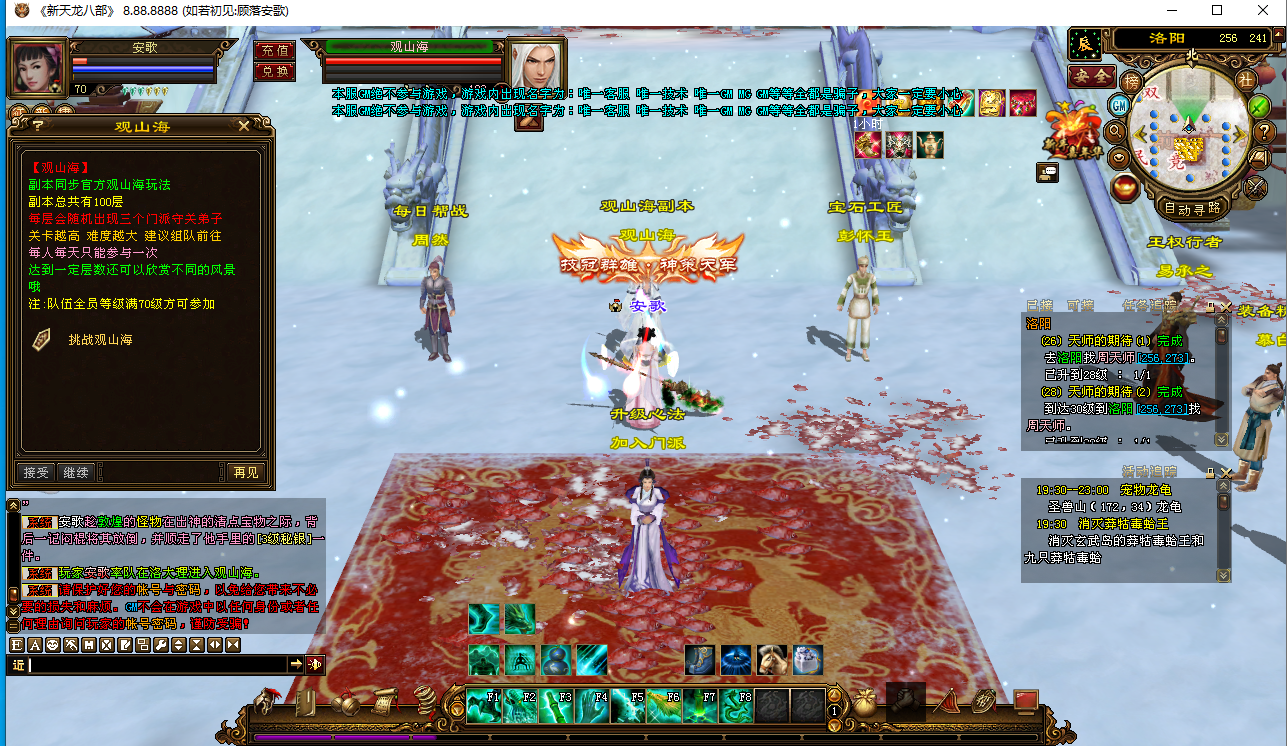Select the horse mount icon above the hotbar
Viewport: 1287px width, 746px height.
tap(771, 660)
